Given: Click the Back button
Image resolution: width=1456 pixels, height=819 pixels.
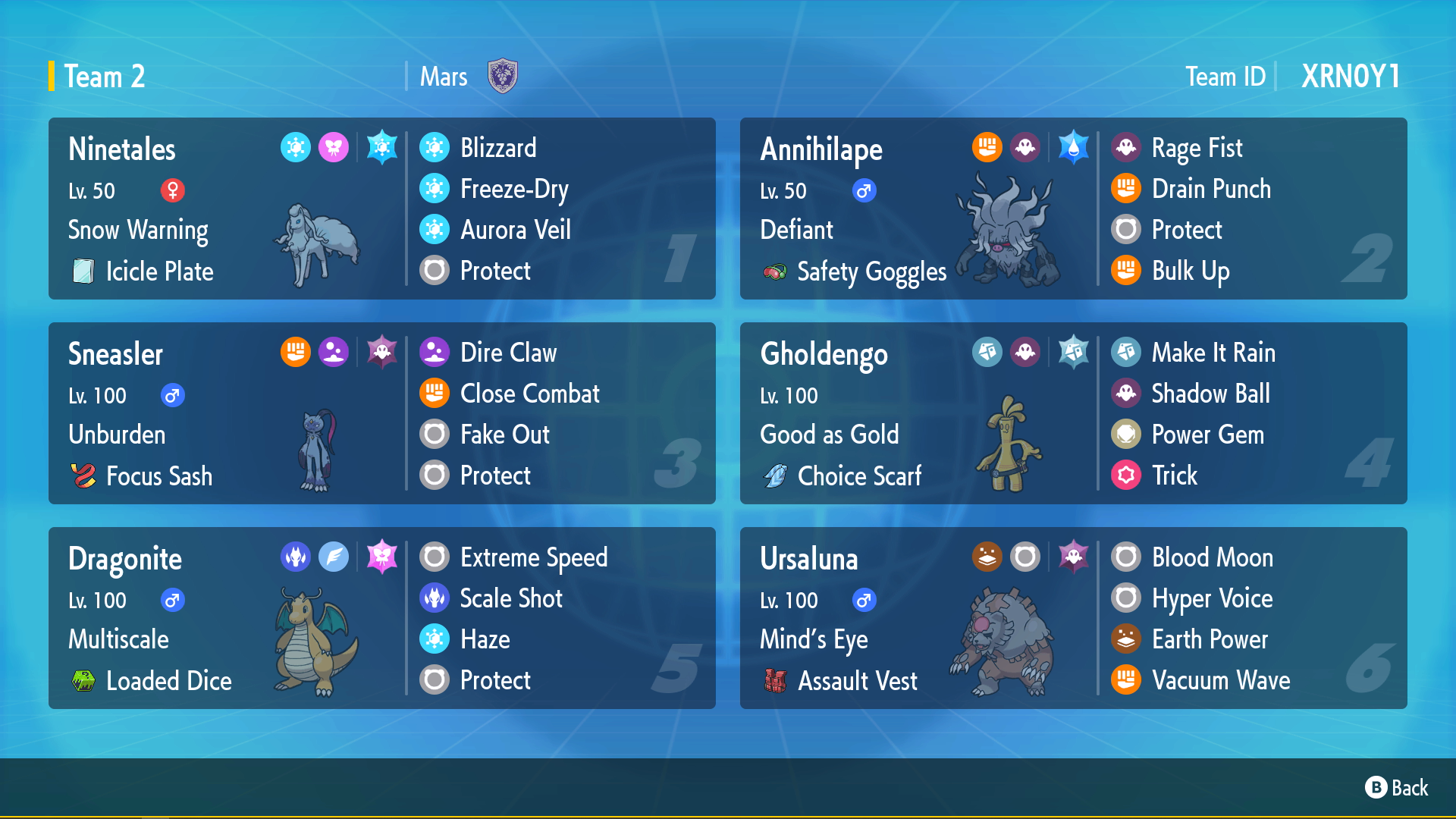Looking at the screenshot, I should coord(1397,788).
